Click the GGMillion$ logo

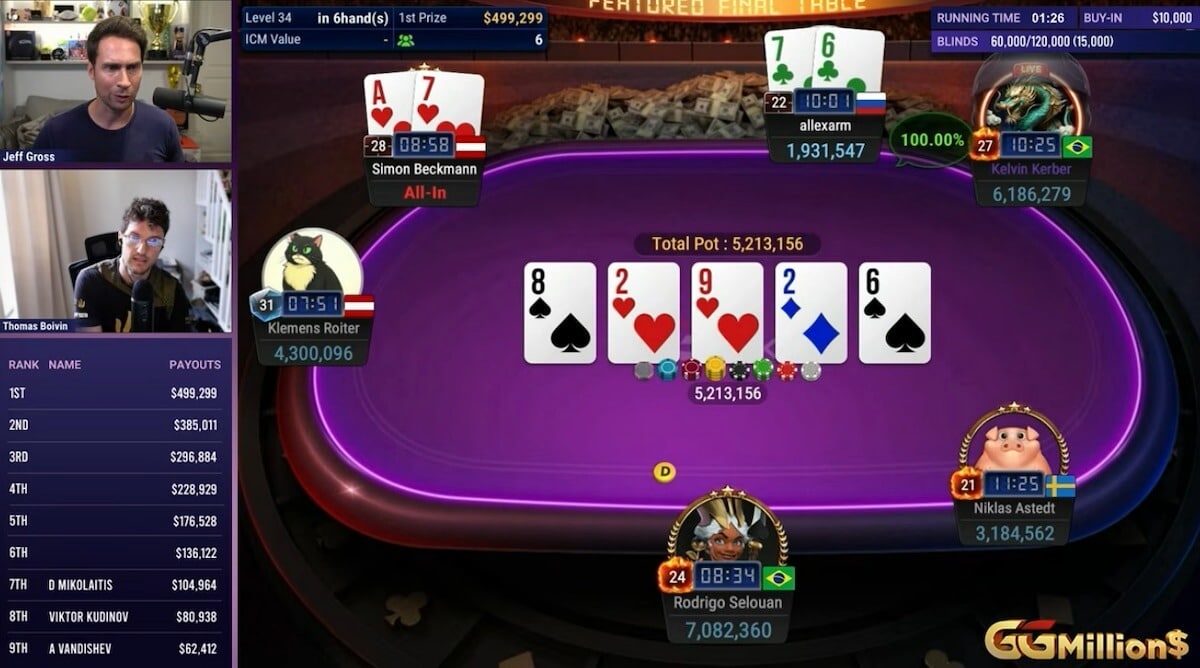pos(1088,640)
